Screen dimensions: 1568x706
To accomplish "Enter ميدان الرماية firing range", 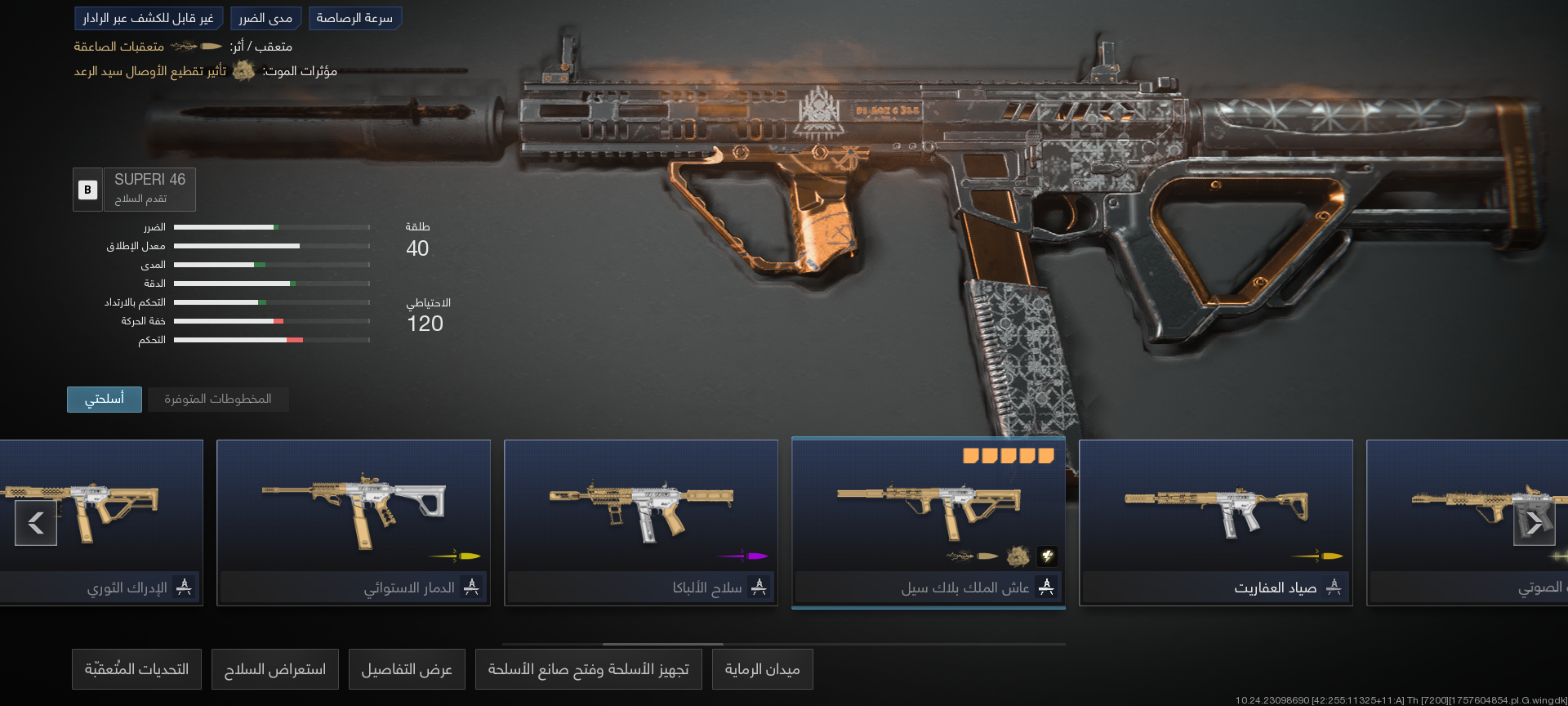I will 762,668.
